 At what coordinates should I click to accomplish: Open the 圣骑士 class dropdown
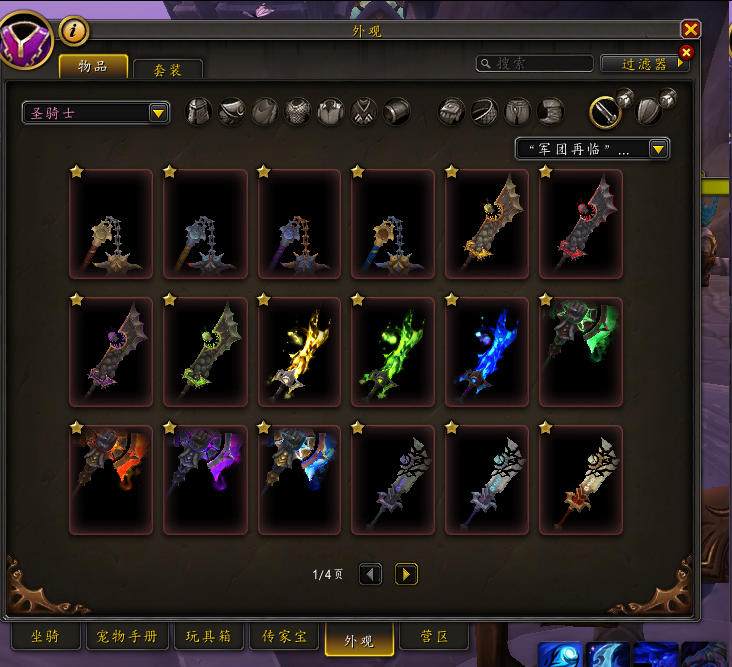[95, 113]
